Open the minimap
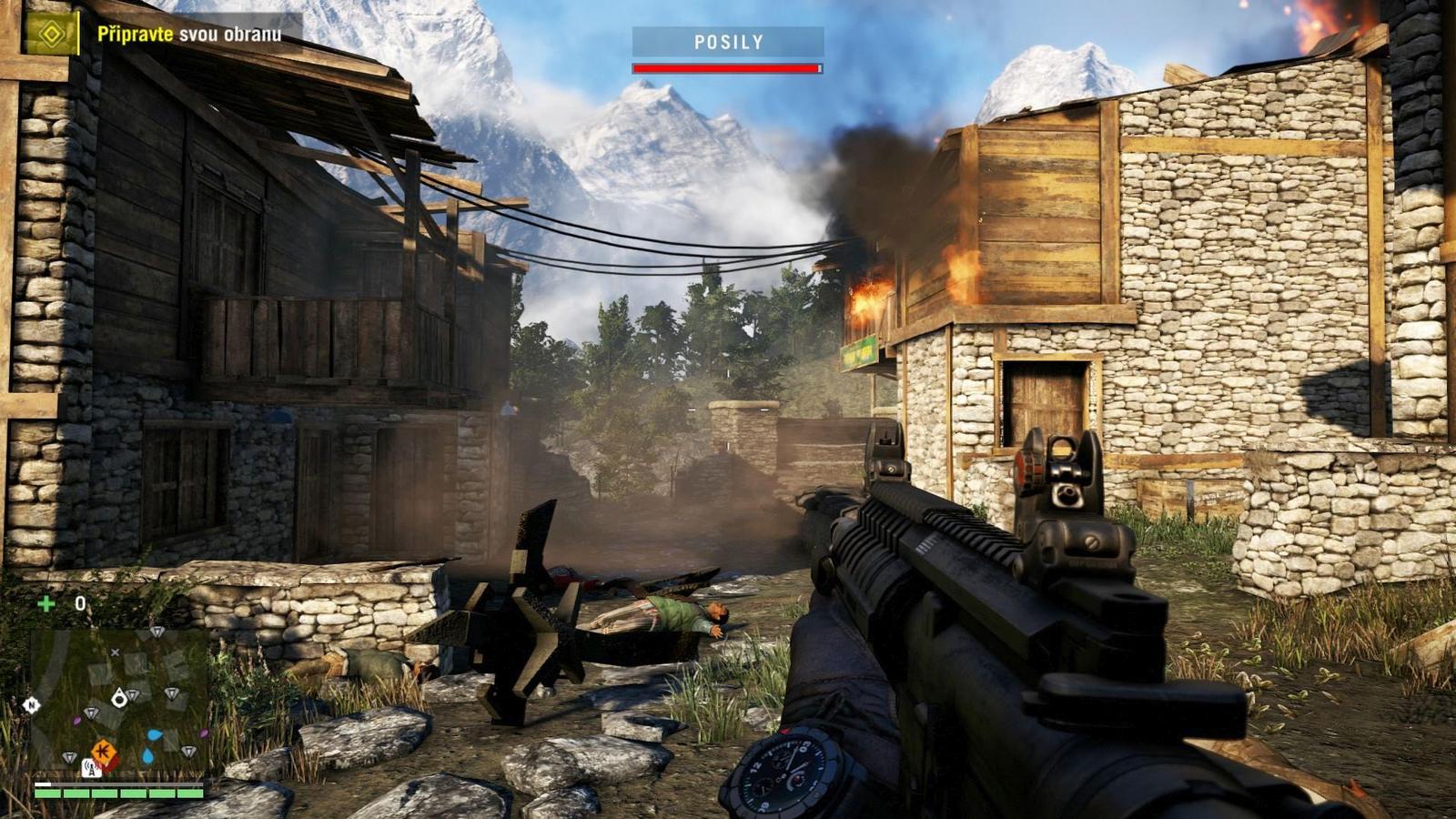 [118, 701]
